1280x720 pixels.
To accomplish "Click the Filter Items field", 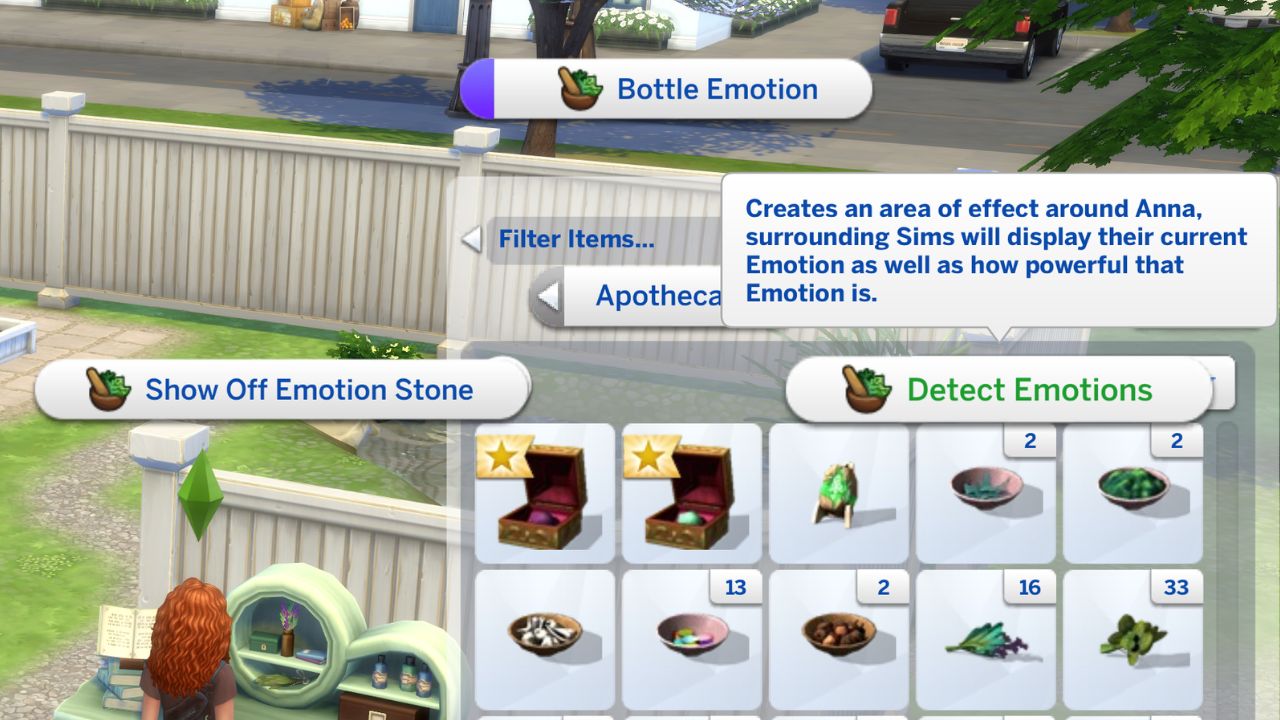I will (x=578, y=240).
